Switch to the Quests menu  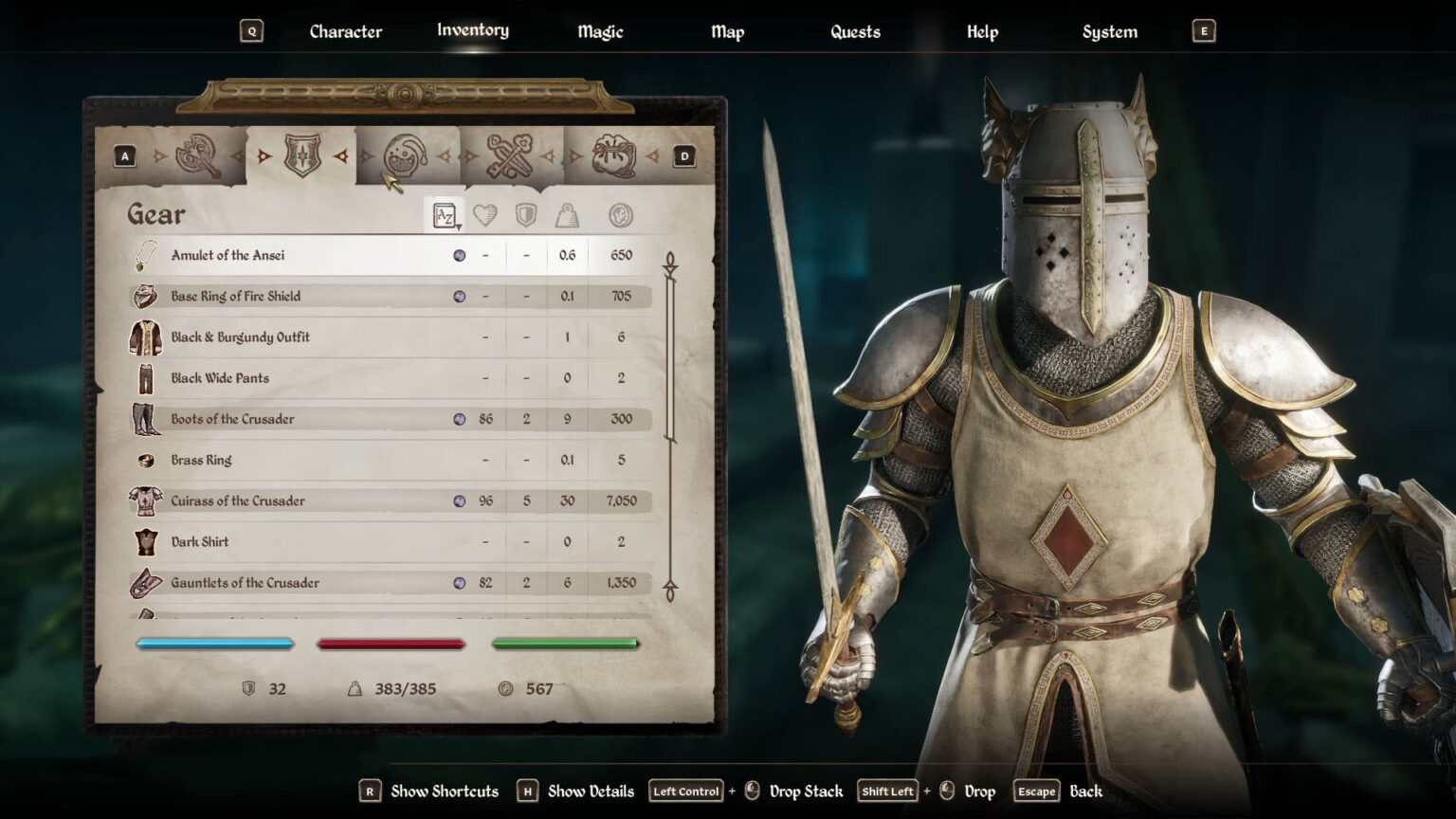coord(854,31)
